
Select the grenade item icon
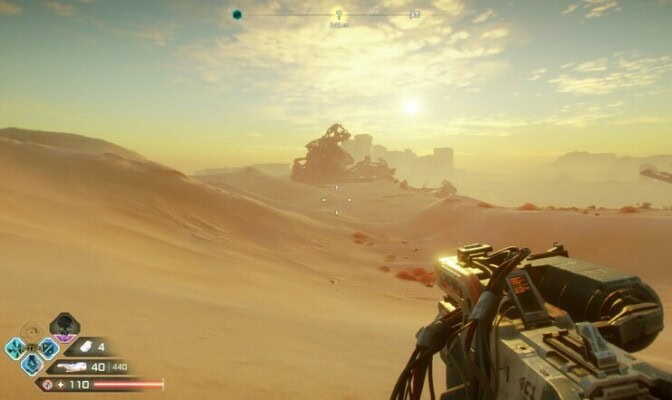tap(85, 347)
